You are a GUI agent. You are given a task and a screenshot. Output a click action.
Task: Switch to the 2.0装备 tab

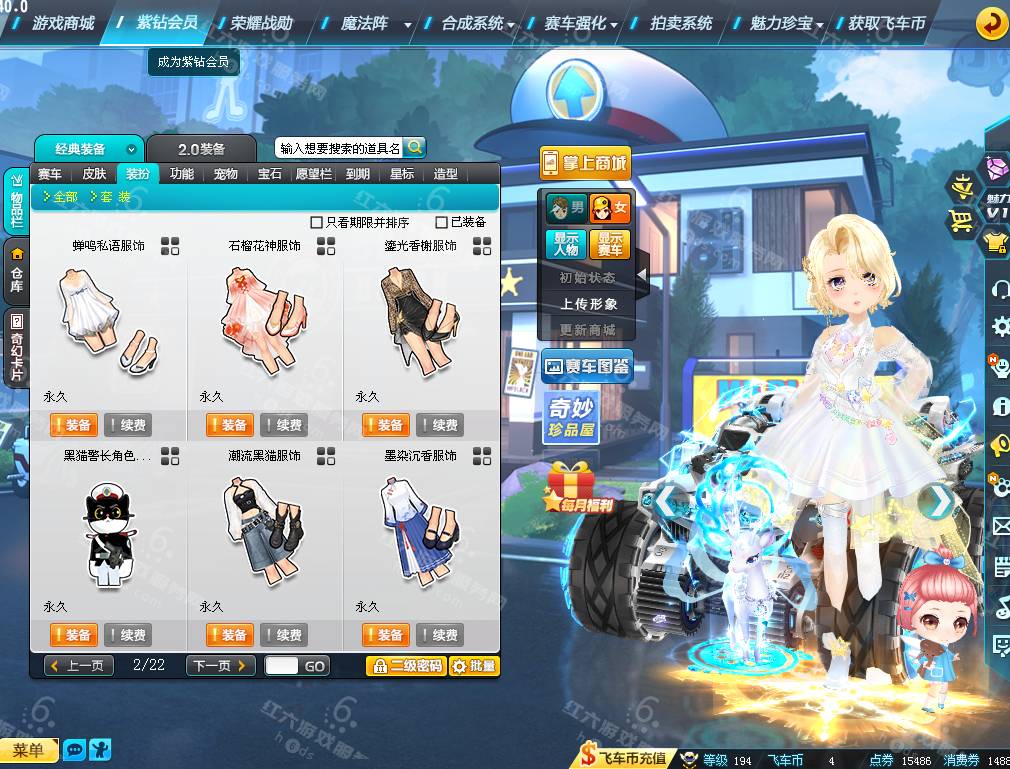pos(202,149)
